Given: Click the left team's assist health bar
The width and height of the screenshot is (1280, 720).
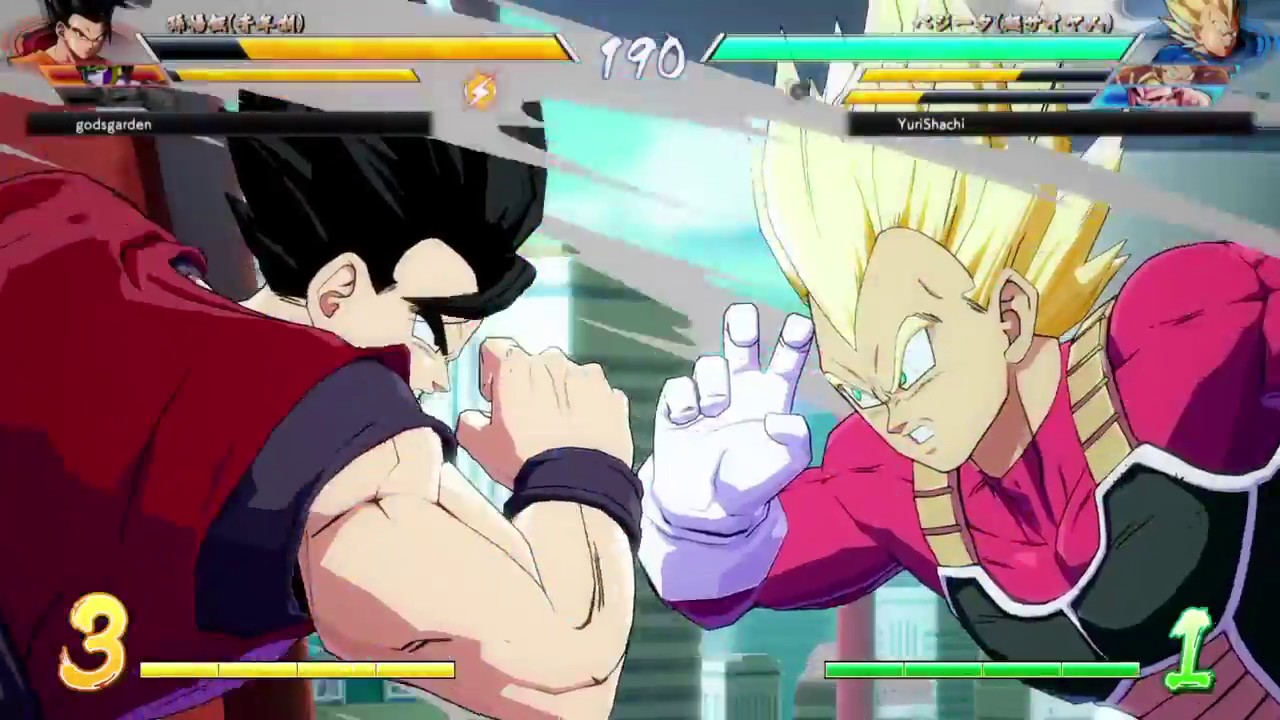Looking at the screenshot, I should click(x=300, y=76).
